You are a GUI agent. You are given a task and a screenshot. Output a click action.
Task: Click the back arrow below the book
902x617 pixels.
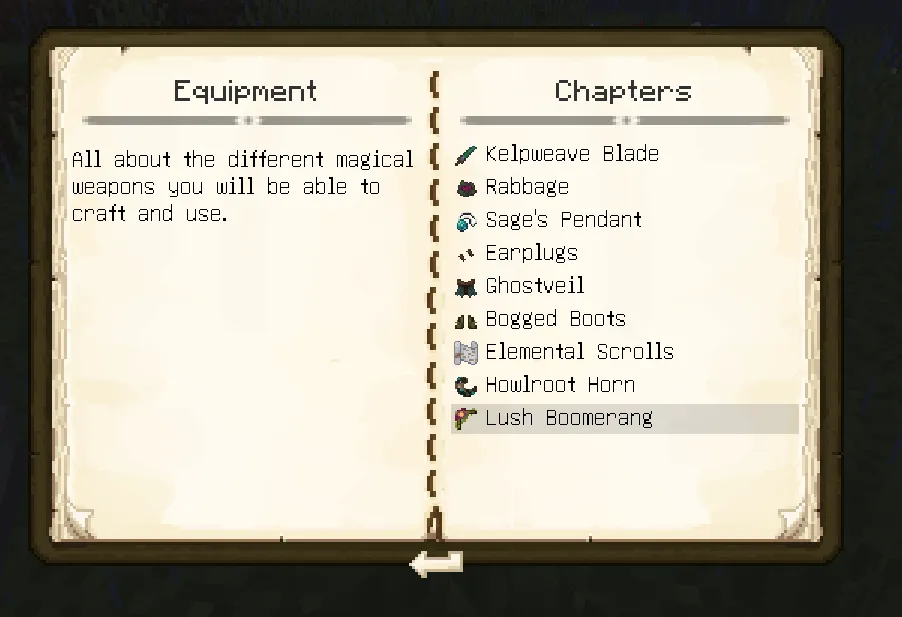pos(437,564)
